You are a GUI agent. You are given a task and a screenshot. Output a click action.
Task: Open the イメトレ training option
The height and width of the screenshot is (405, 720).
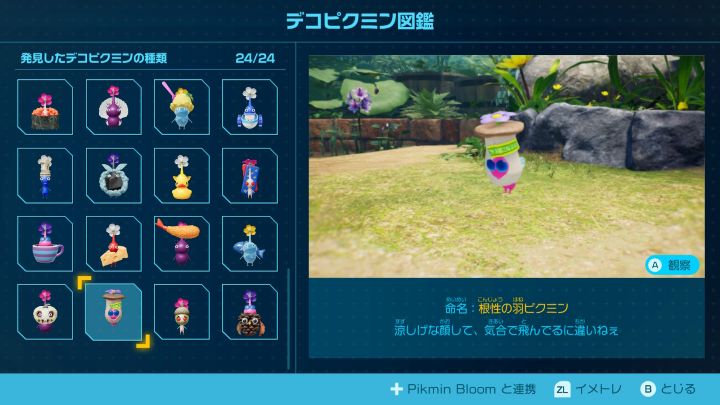591,389
